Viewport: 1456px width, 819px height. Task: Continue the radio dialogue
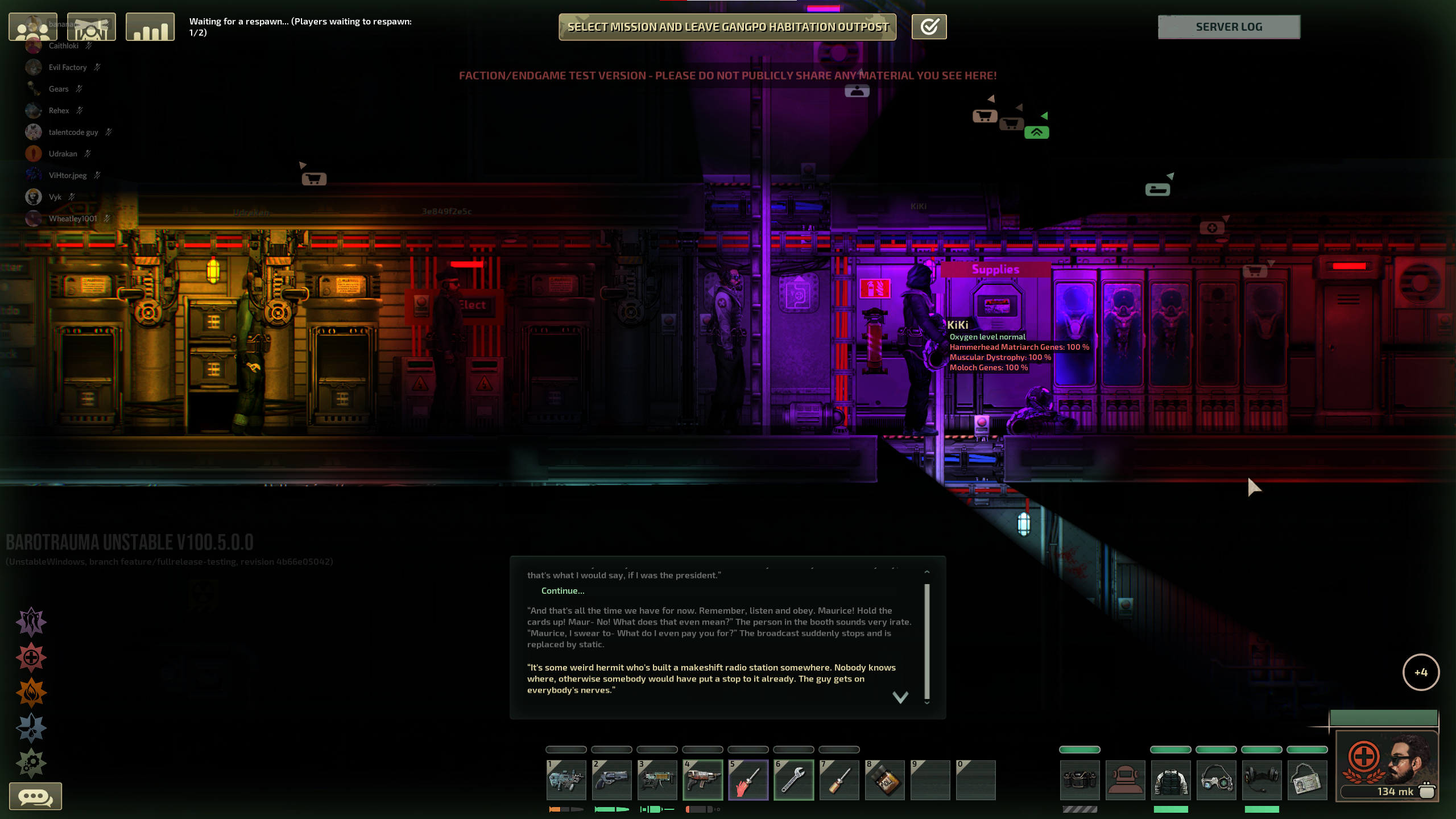[562, 591]
